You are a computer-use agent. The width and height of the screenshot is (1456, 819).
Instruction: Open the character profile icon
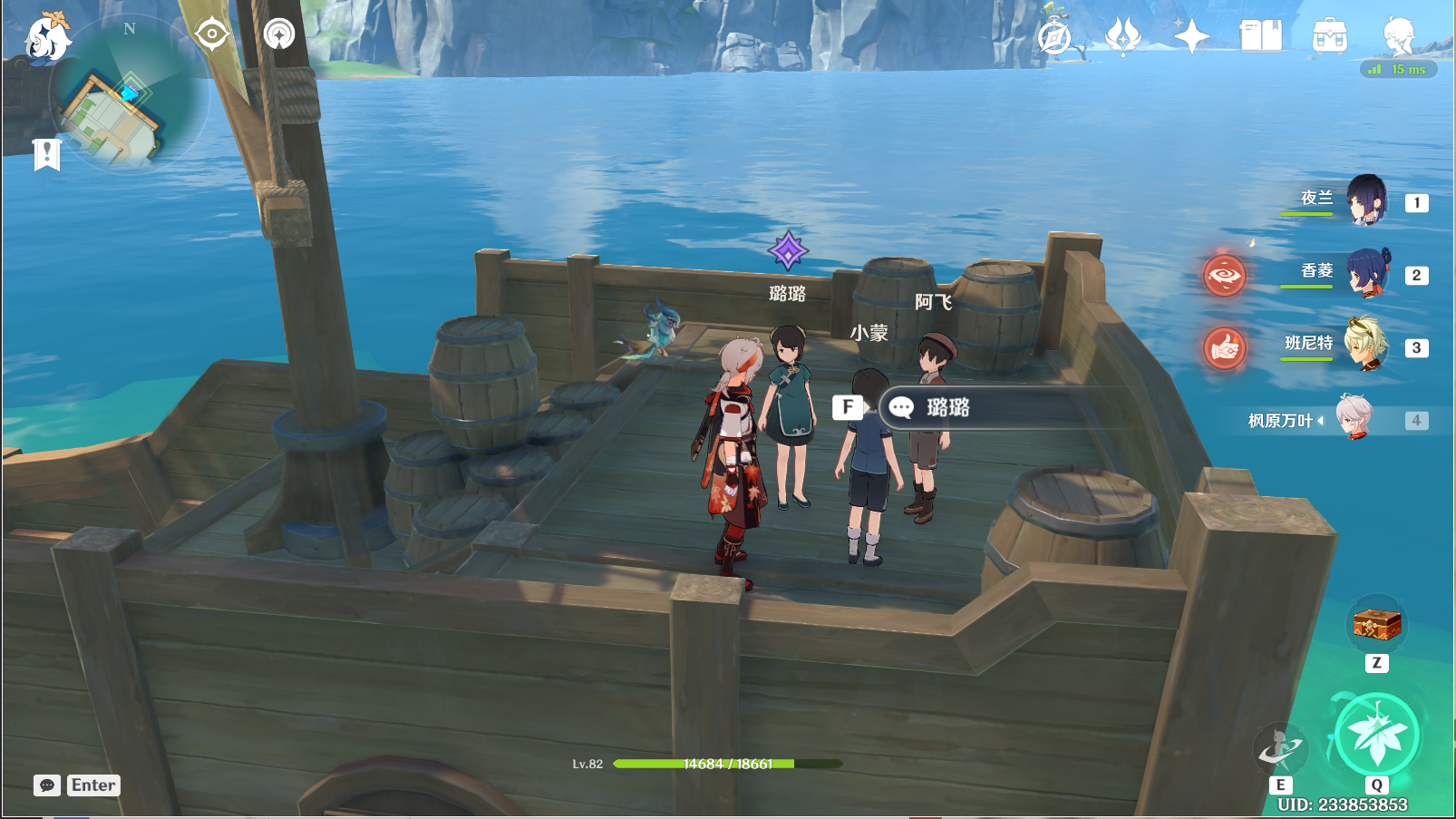(x=1398, y=37)
